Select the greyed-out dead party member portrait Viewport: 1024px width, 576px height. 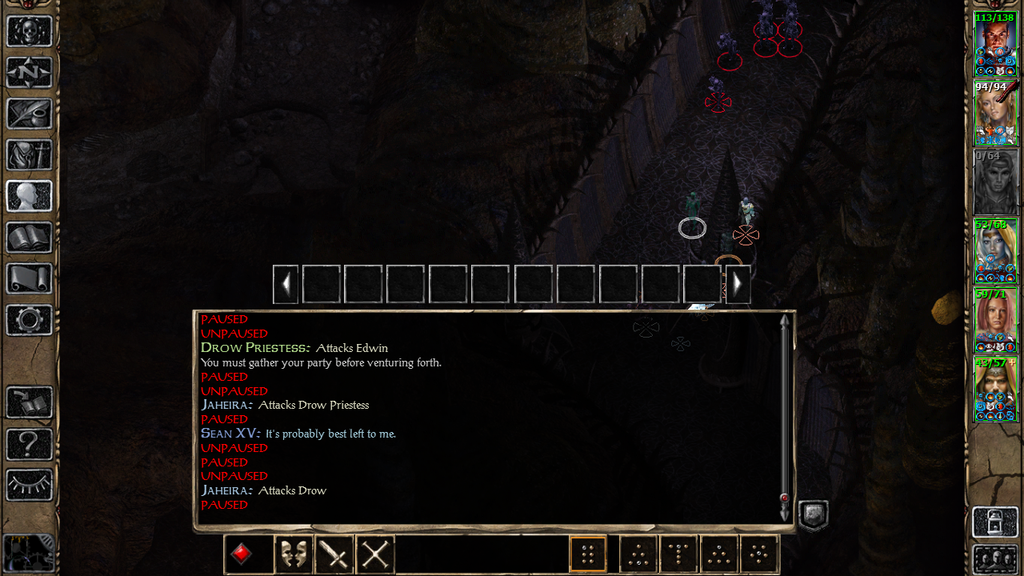click(995, 183)
